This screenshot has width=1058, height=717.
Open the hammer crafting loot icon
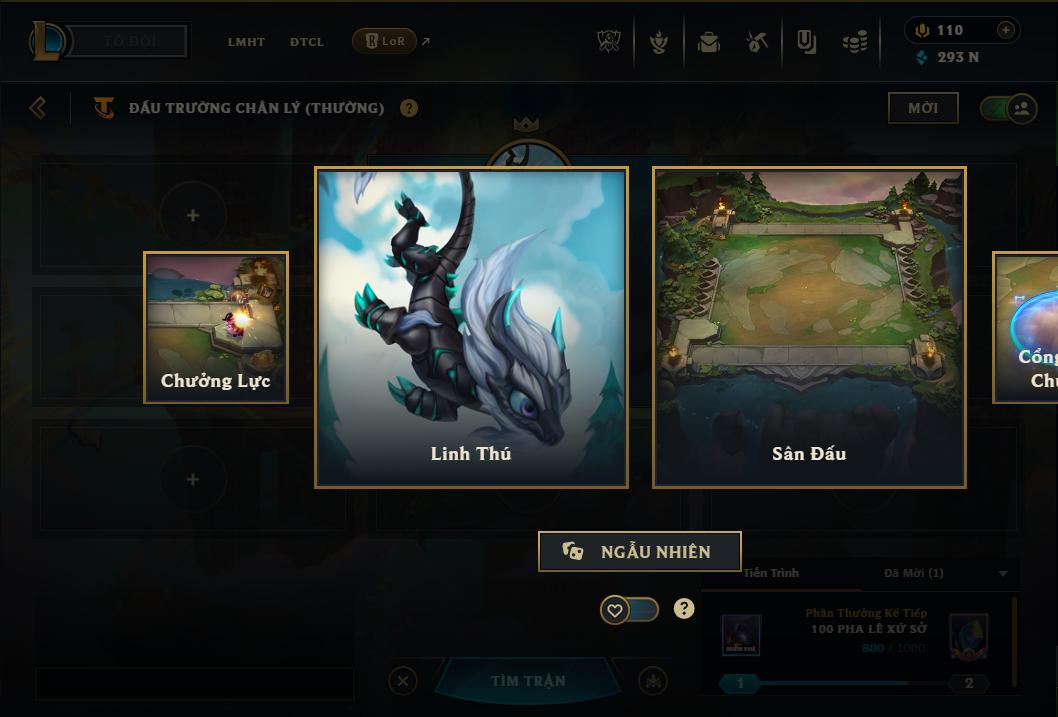757,42
